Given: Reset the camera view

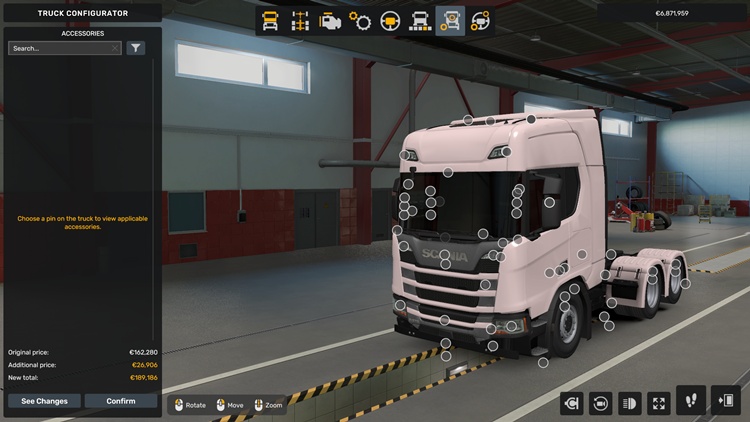Looking at the screenshot, I should 601,403.
